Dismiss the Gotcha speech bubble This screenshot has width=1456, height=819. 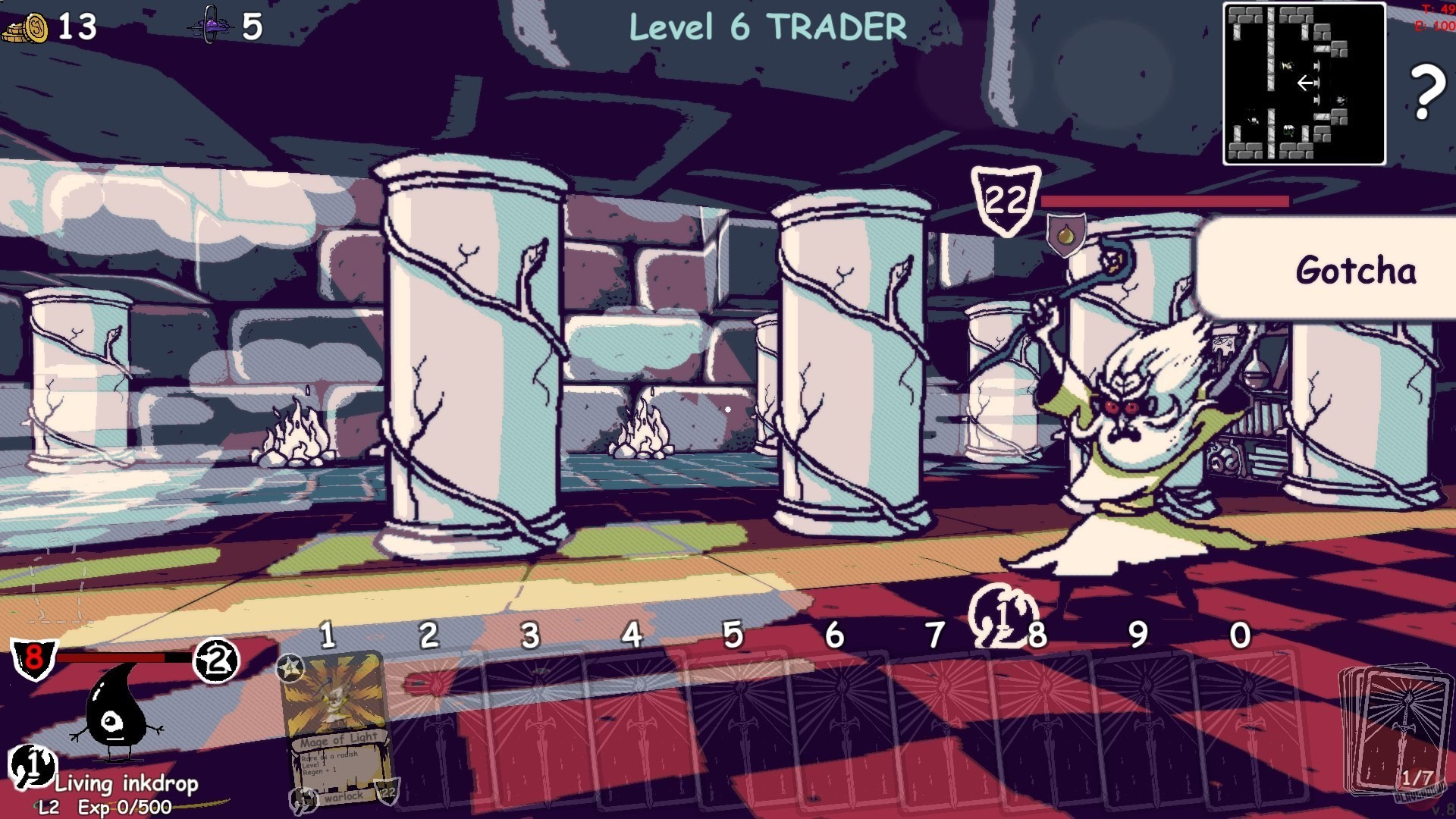(x=1356, y=269)
